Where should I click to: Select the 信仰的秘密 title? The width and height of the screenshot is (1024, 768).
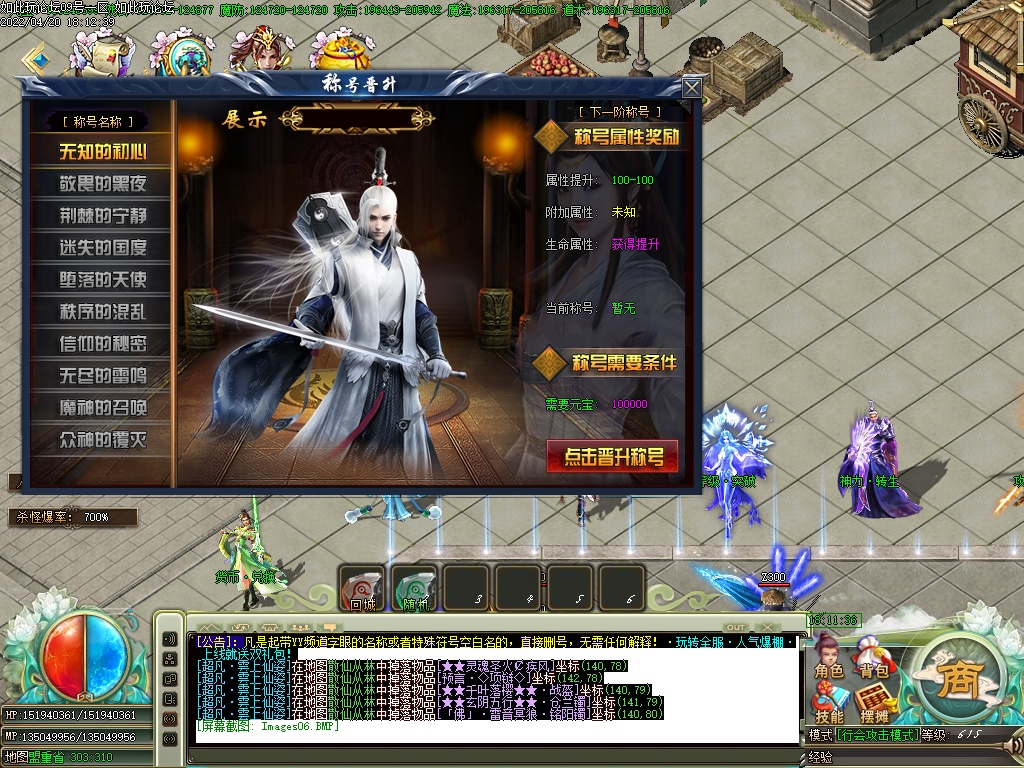[x=102, y=344]
